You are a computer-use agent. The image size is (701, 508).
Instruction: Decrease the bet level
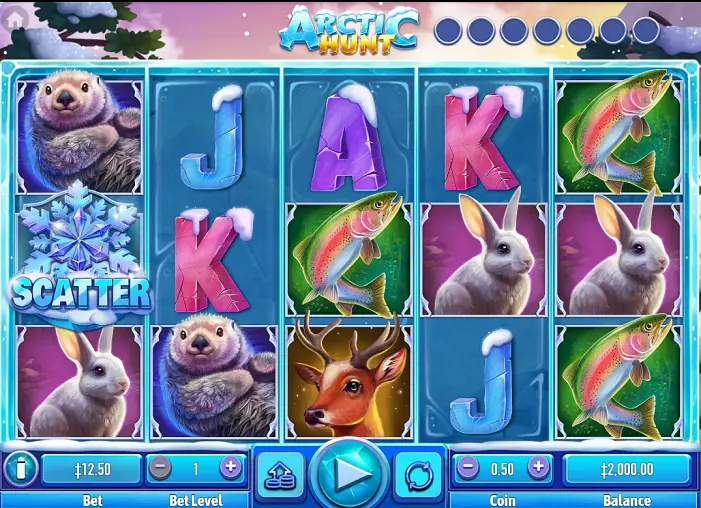(x=160, y=467)
